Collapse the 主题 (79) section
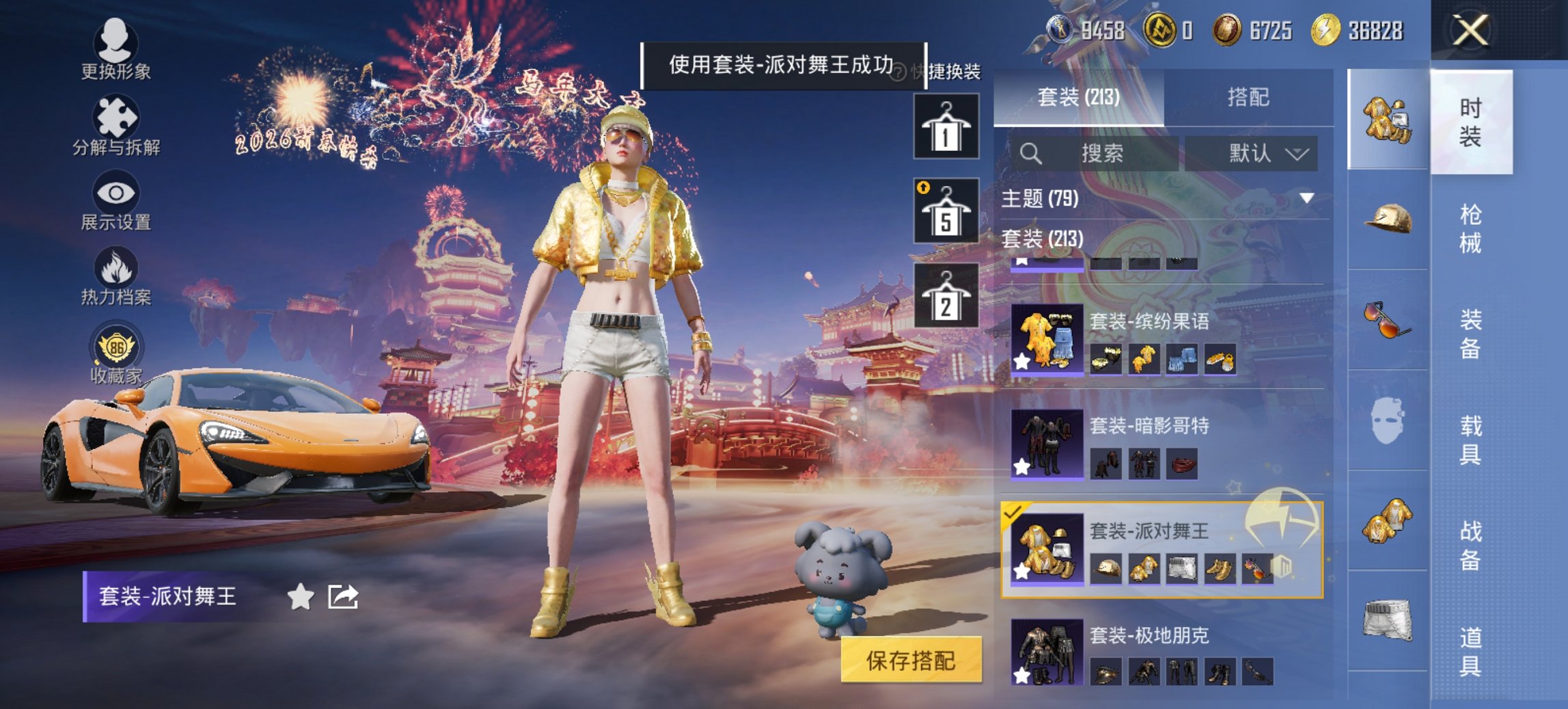The image size is (1568, 709). click(x=1306, y=199)
